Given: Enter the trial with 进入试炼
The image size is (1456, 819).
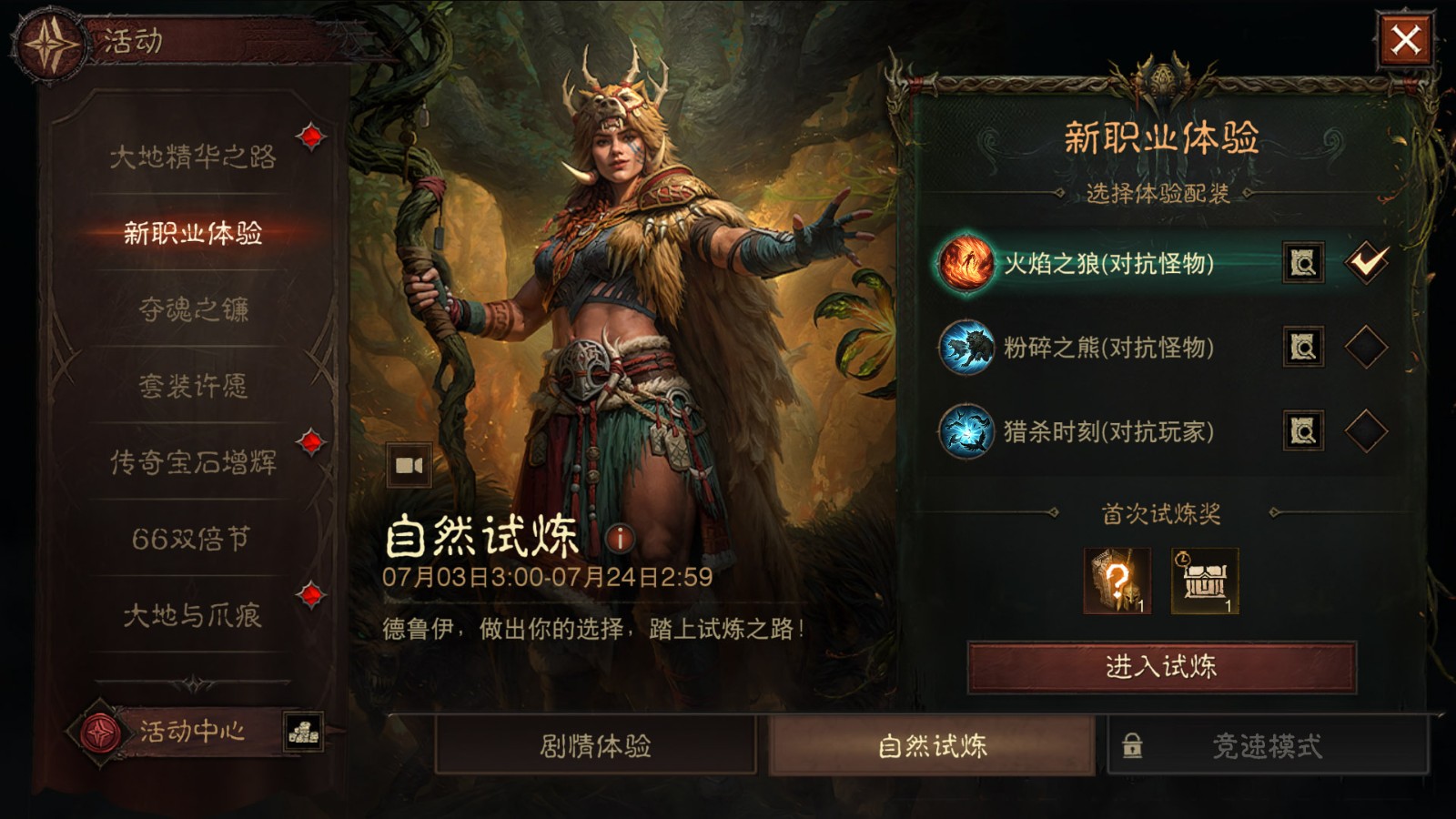Looking at the screenshot, I should pyautogui.click(x=1161, y=667).
